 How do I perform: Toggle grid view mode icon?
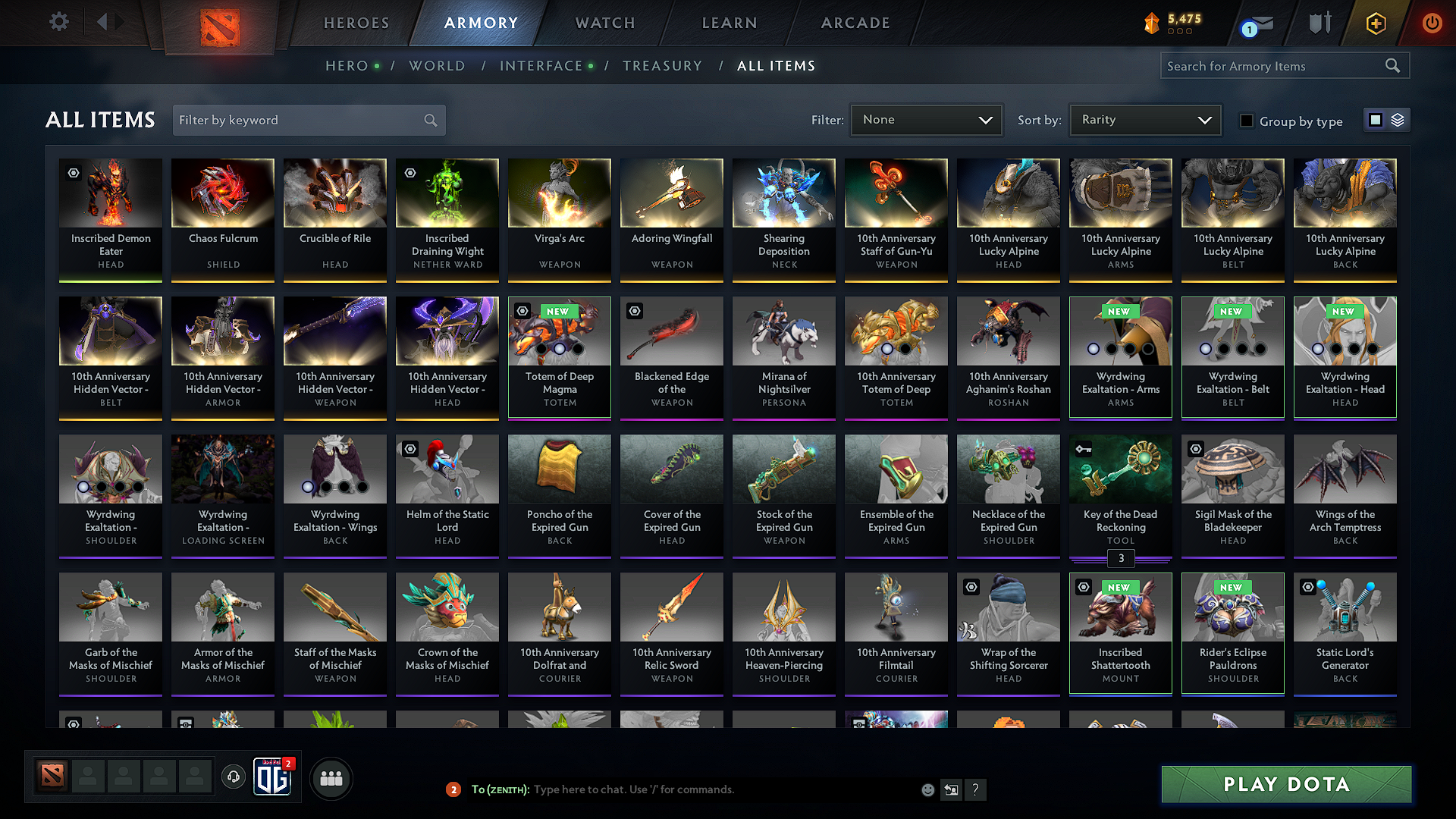tap(1376, 119)
